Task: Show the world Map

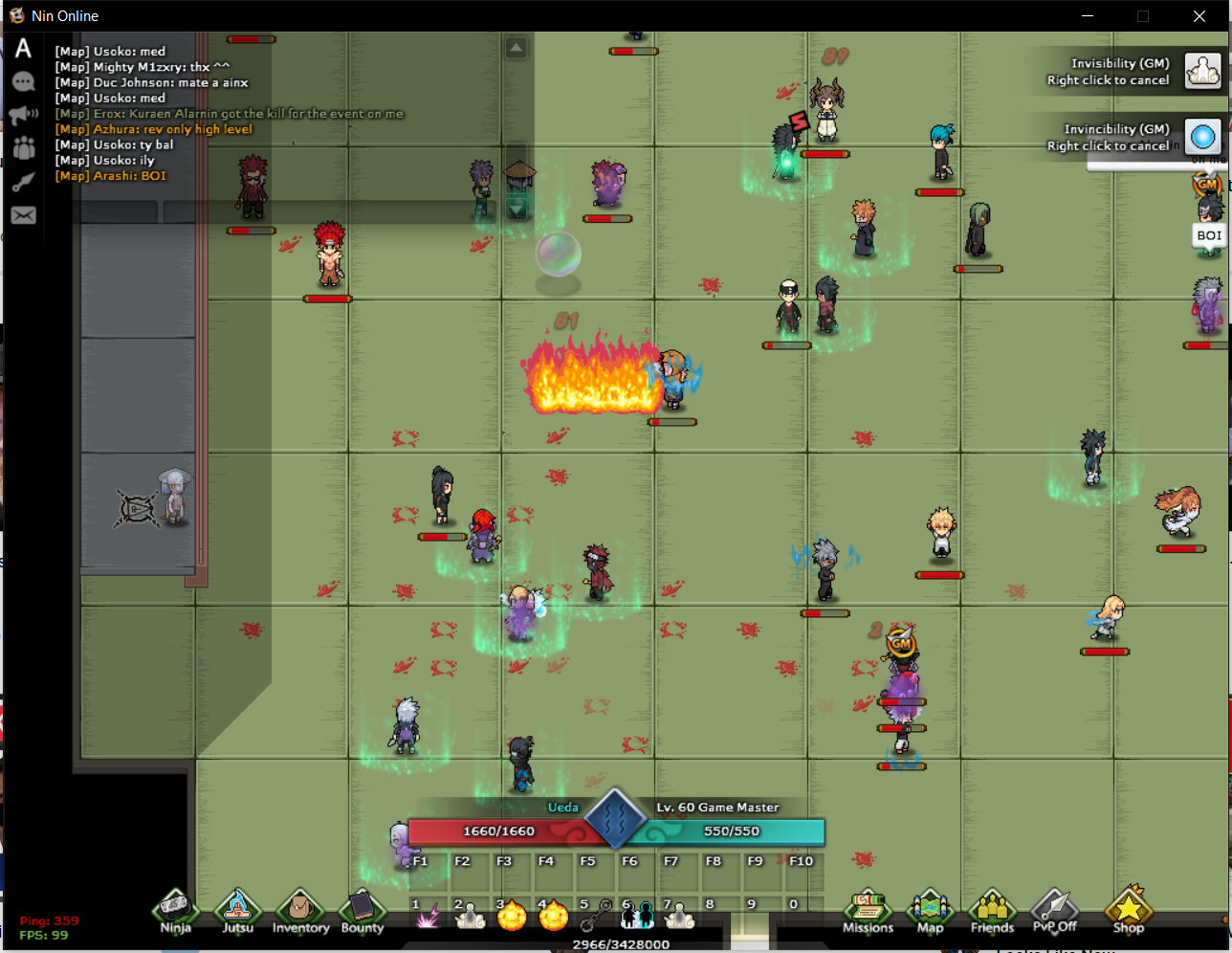Action: click(930, 910)
